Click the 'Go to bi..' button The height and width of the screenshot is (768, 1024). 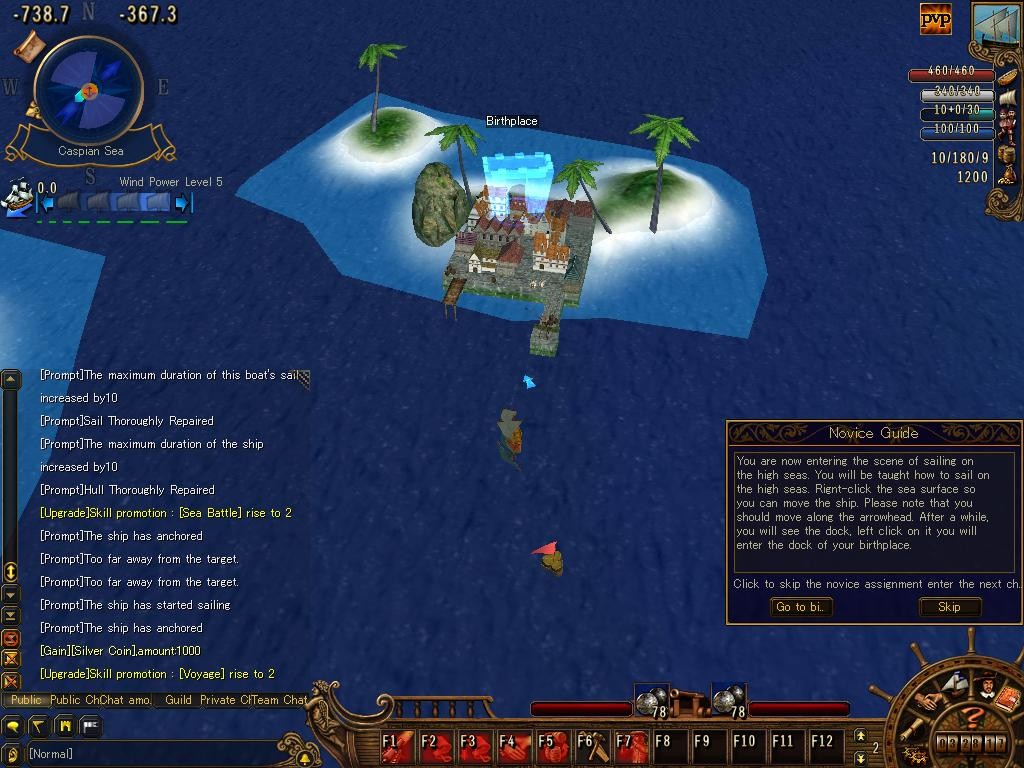[x=801, y=607]
